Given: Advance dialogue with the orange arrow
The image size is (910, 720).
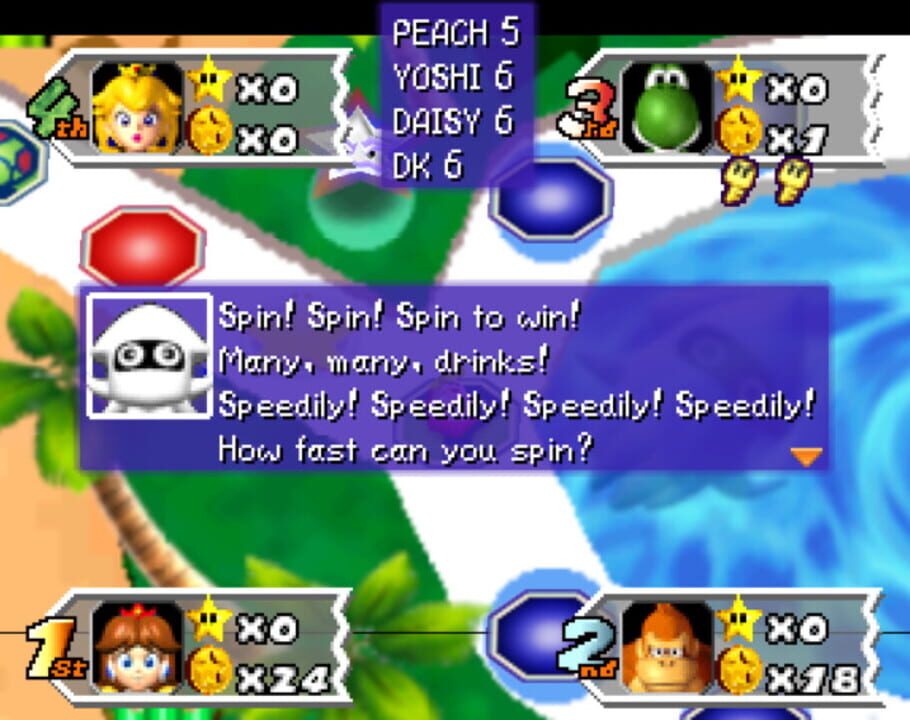Looking at the screenshot, I should 805,457.
